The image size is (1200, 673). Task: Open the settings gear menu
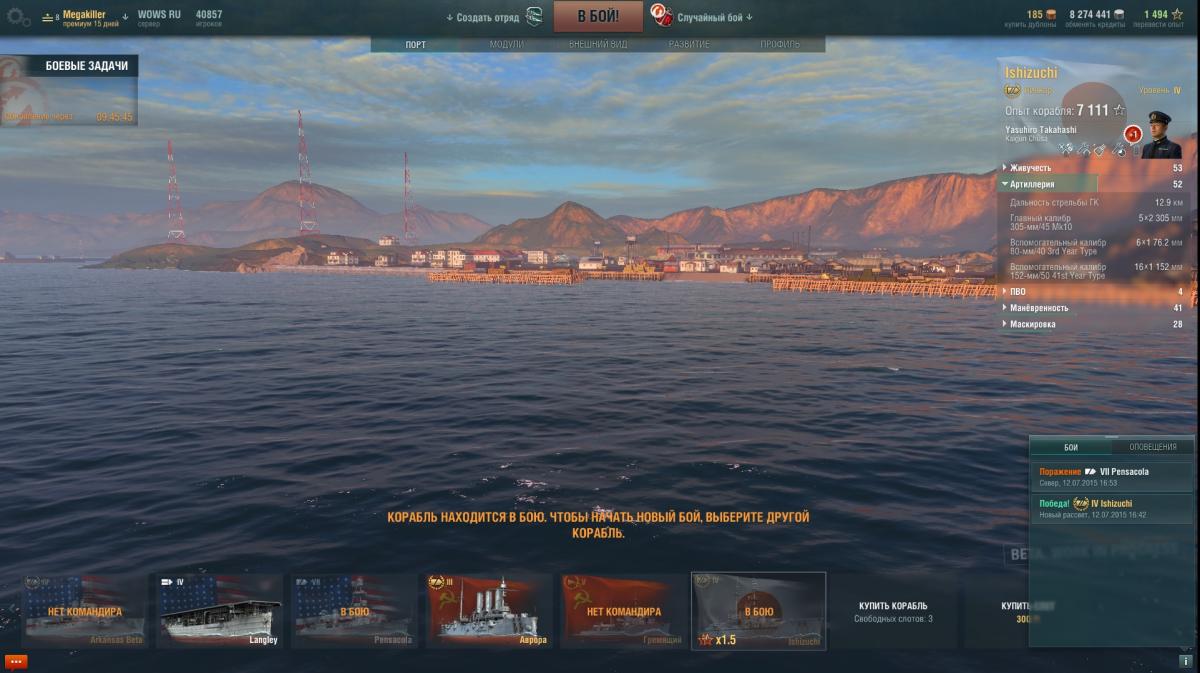[18, 16]
